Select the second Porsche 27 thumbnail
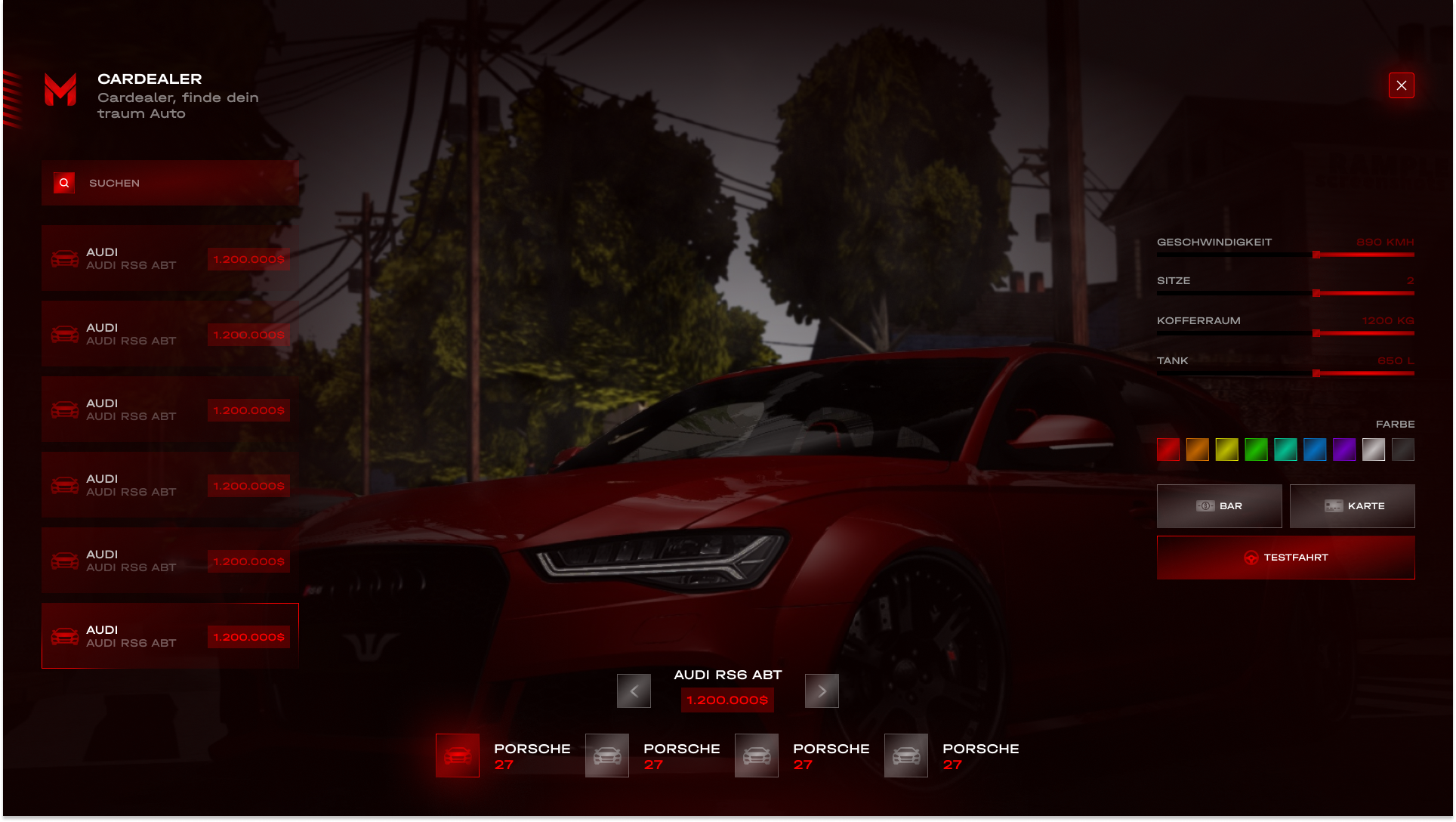 (607, 756)
